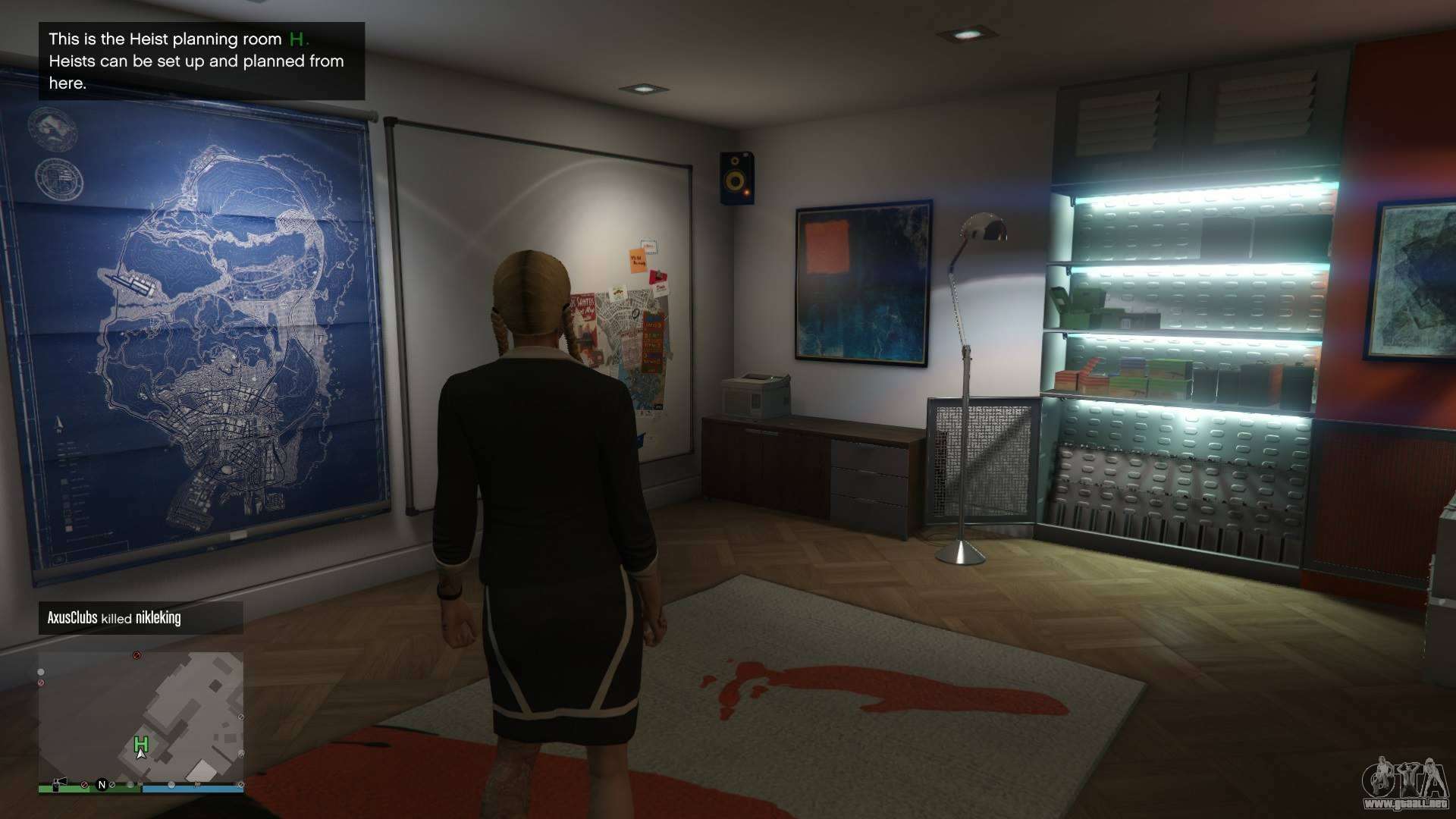
Task: Select the green H heist marker
Action: pos(141,743)
